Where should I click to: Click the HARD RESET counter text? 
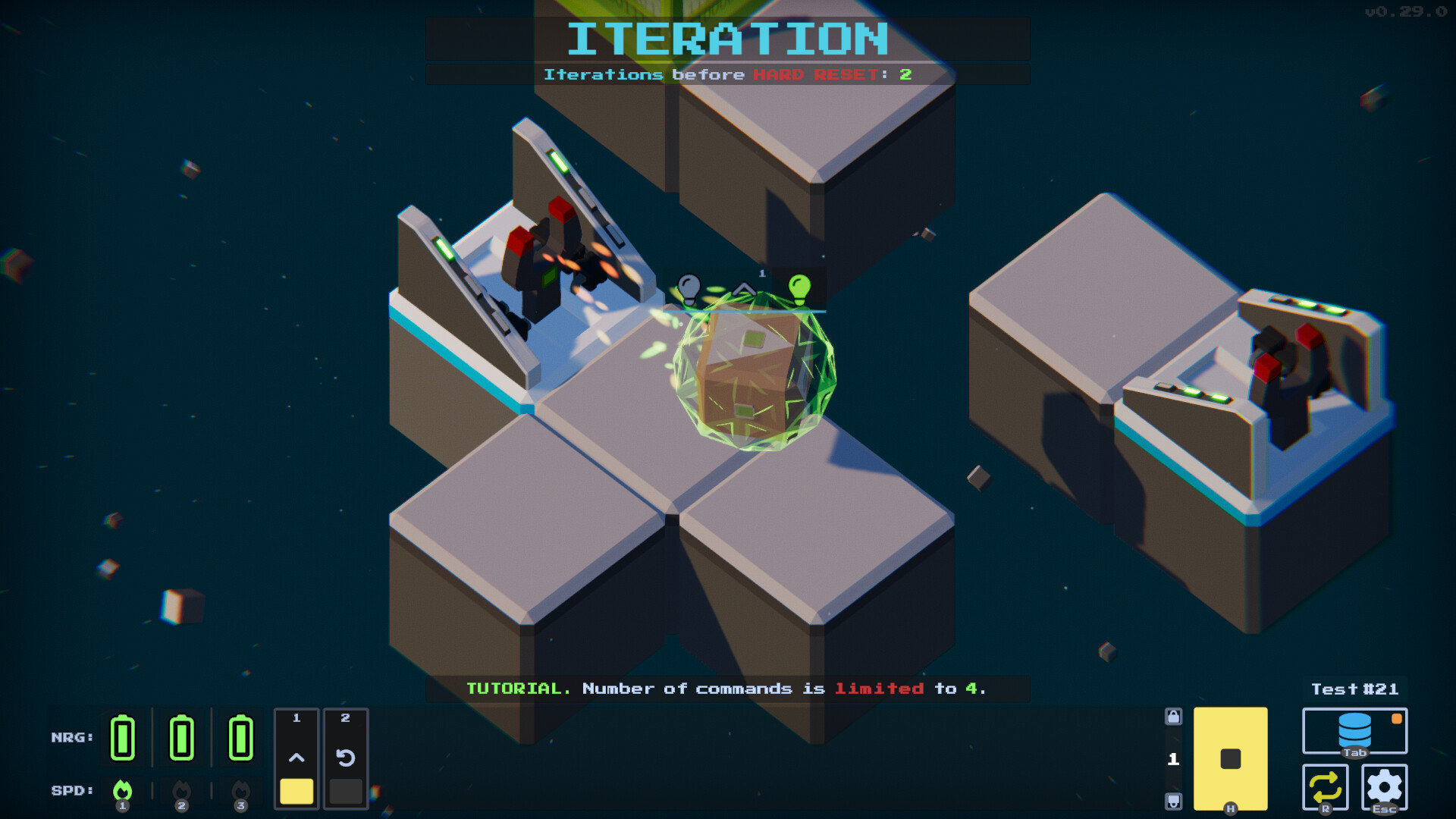pos(726,74)
